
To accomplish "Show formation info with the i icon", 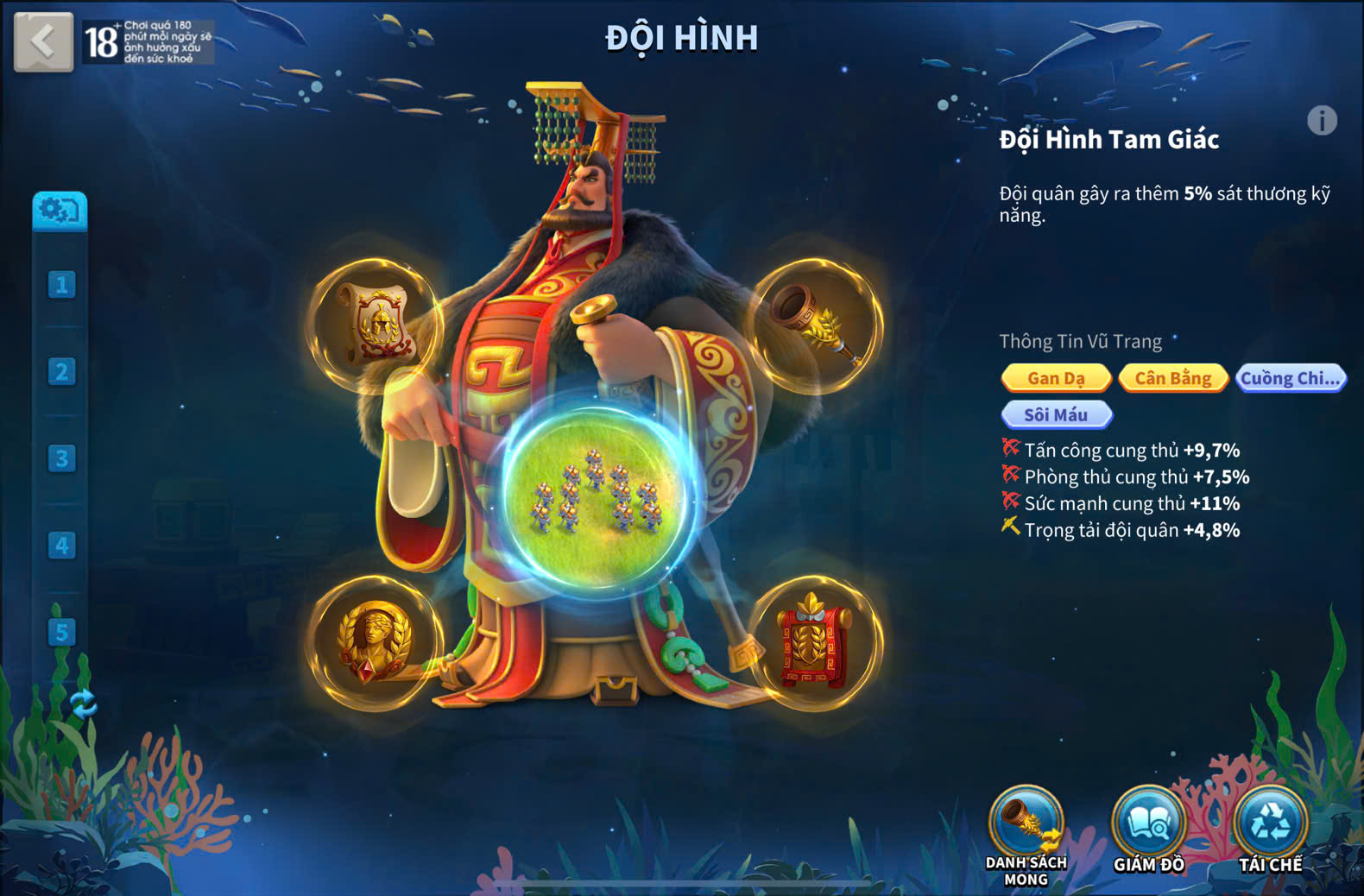I will (x=1322, y=121).
